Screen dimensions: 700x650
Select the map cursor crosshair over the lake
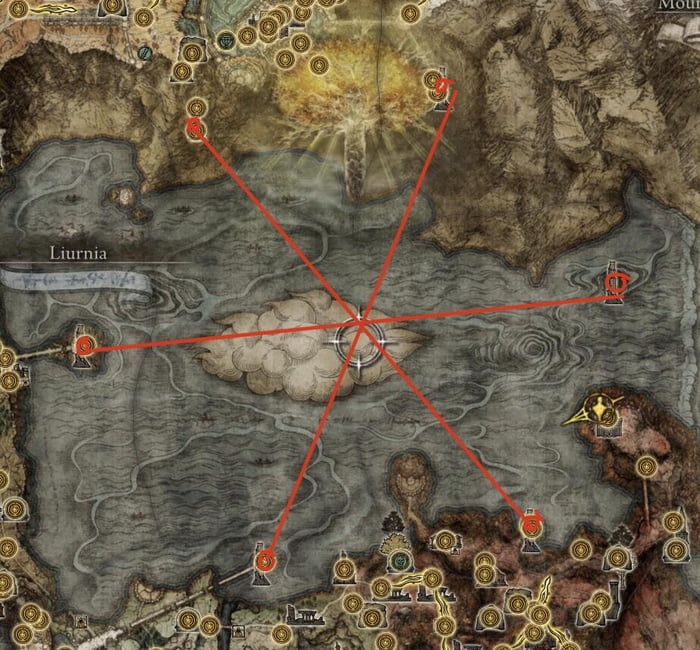(361, 338)
